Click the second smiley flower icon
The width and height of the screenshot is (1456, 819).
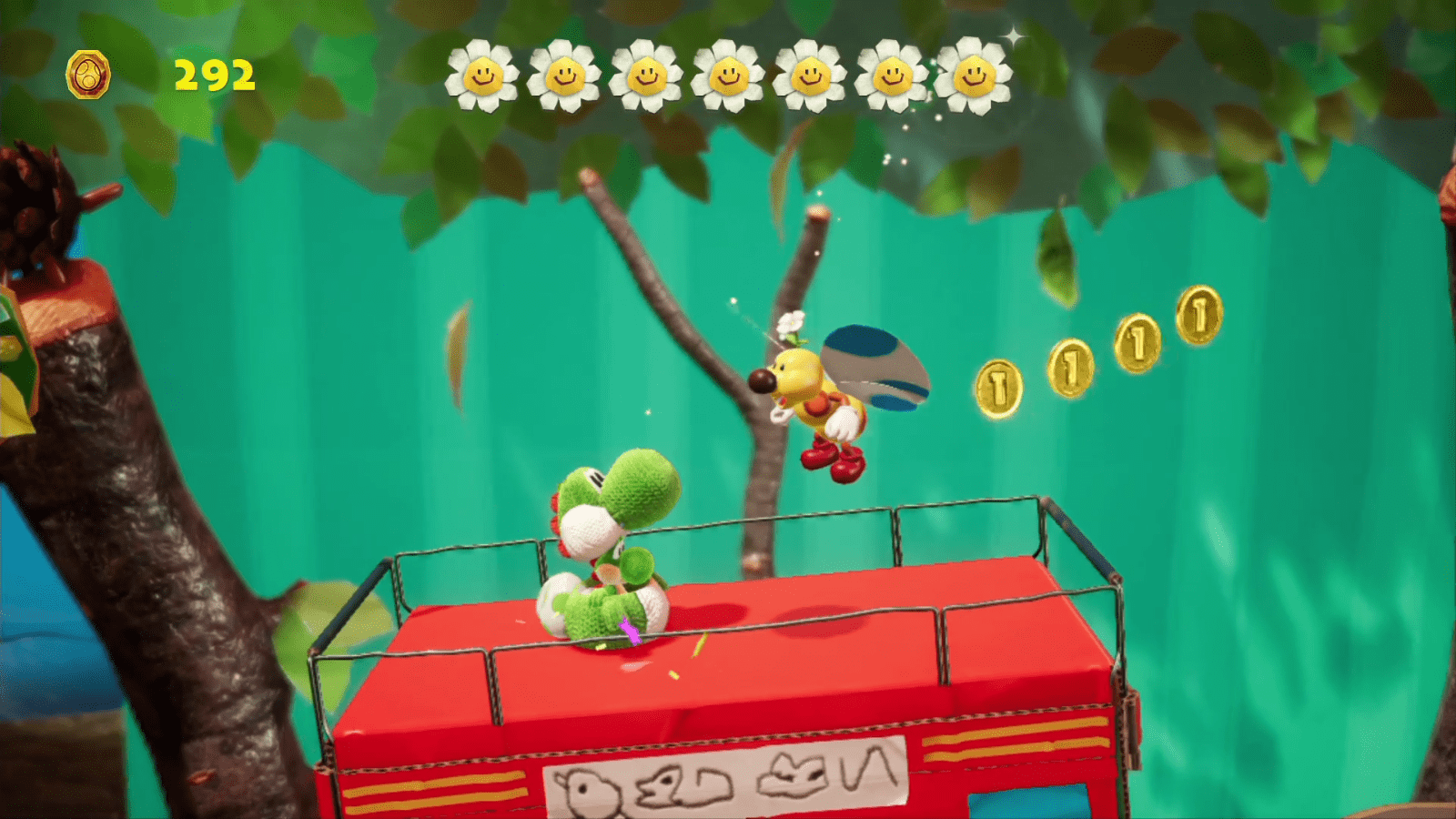(x=564, y=76)
